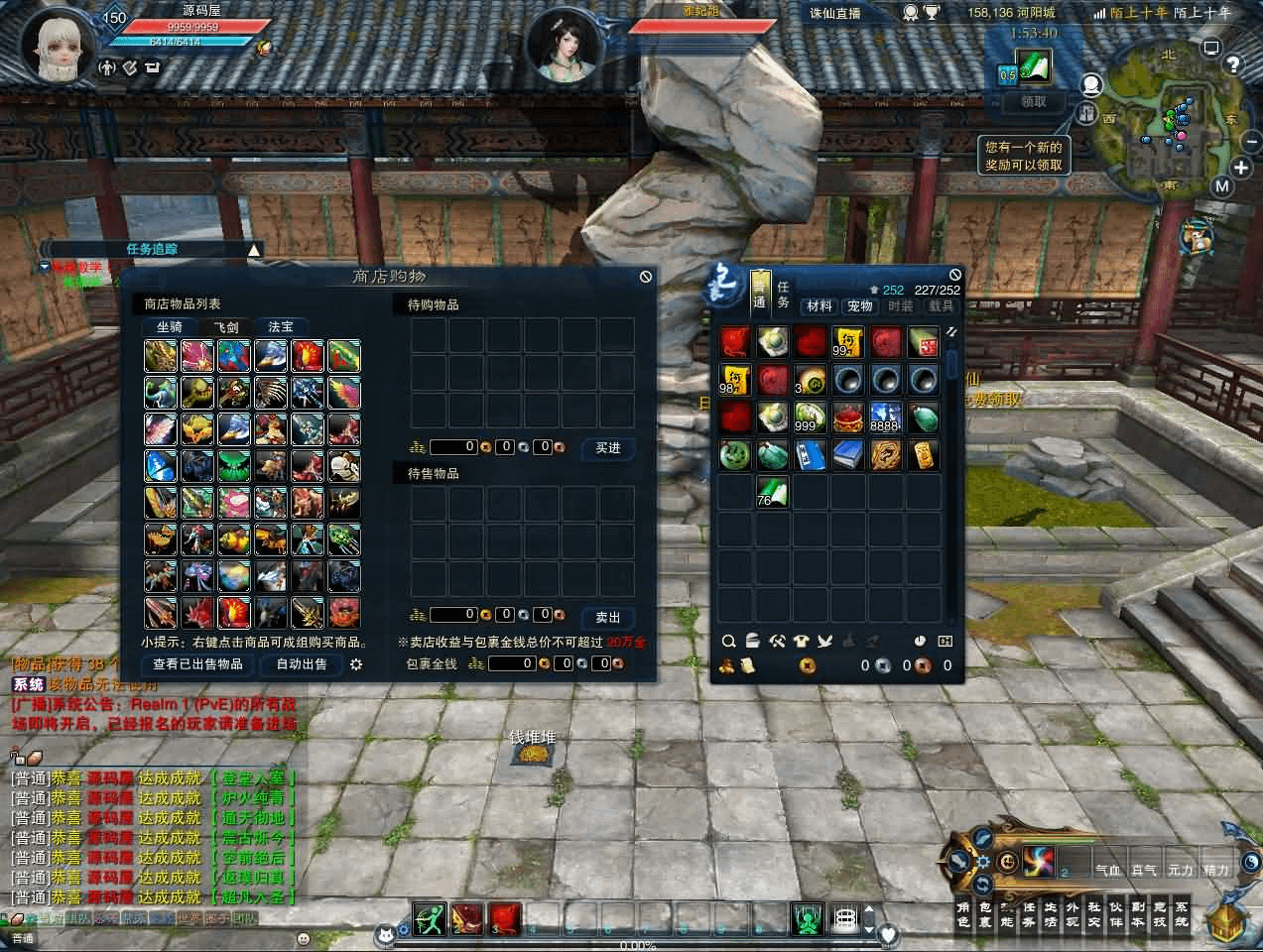Open the help question mark button
Image resolution: width=1263 pixels, height=952 pixels.
pyautogui.click(x=1233, y=64)
